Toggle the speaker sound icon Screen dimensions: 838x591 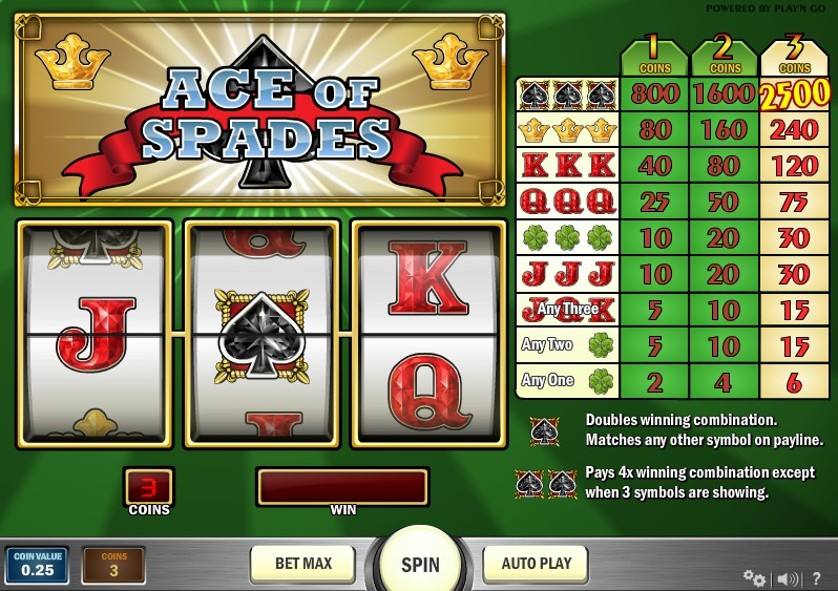pyautogui.click(x=788, y=578)
